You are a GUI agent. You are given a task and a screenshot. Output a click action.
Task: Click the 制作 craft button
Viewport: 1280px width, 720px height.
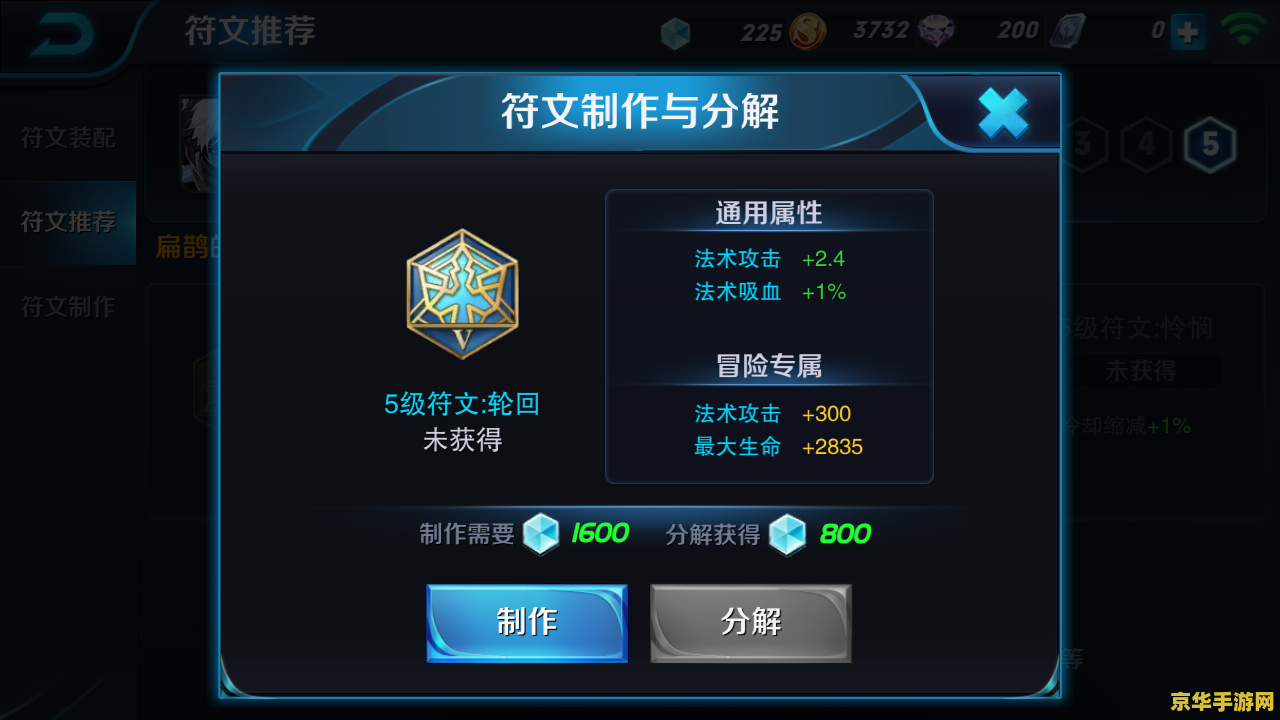[527, 623]
